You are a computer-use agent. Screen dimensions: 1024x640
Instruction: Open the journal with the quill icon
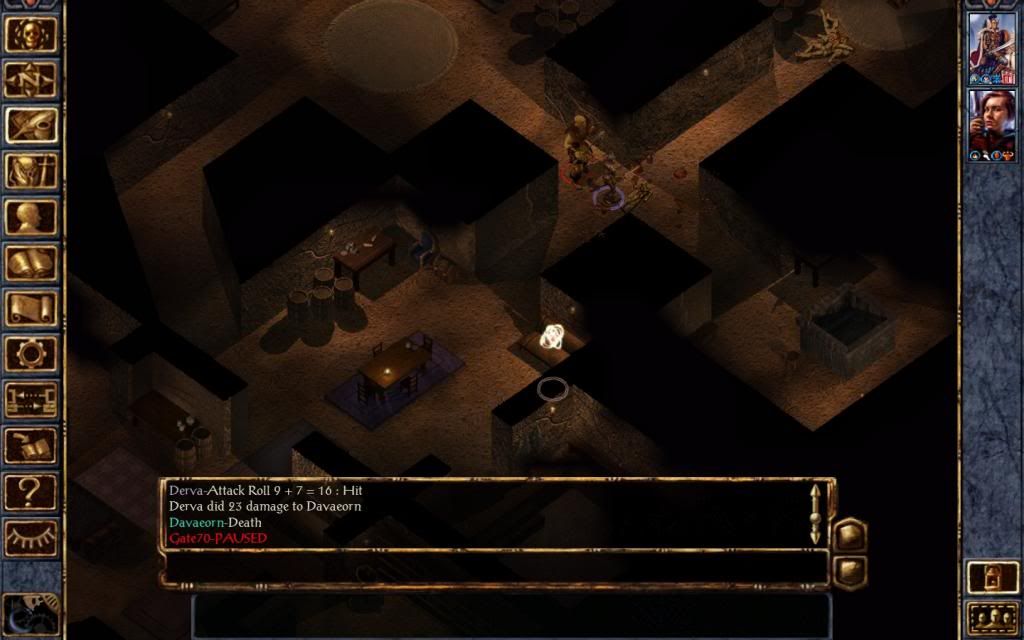tap(32, 125)
